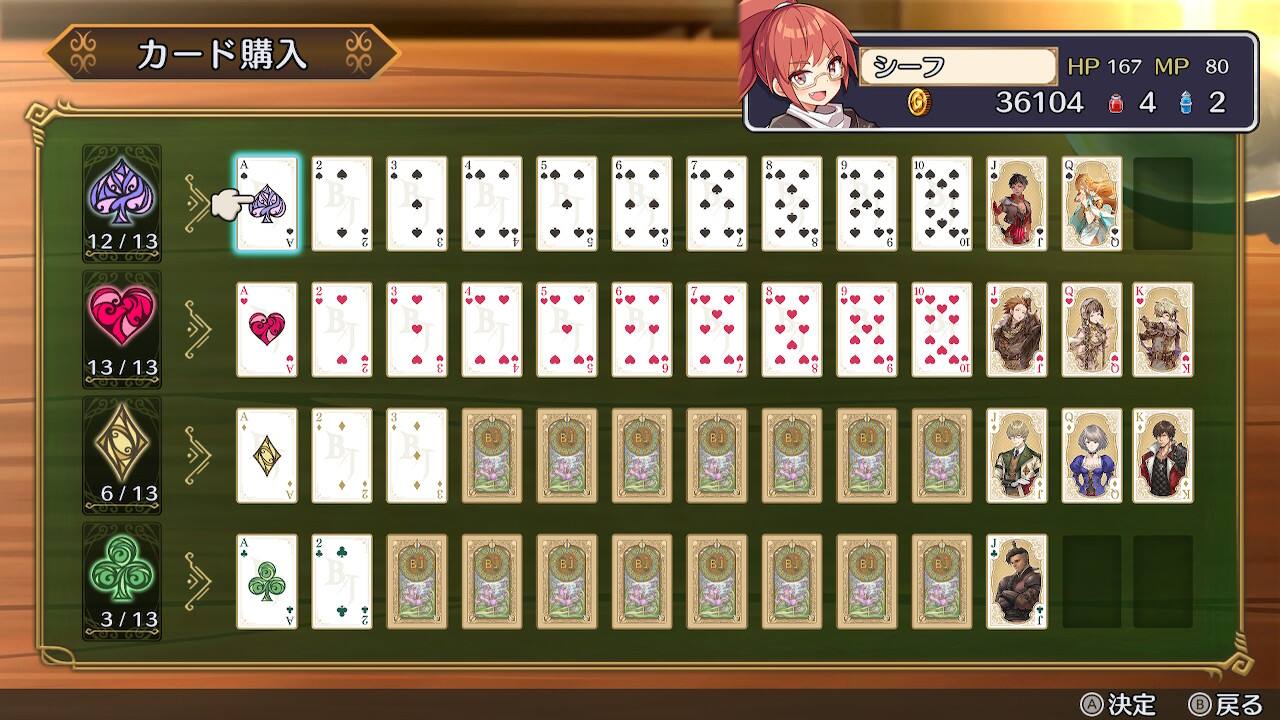Viewport: 1280px width, 720px height.
Task: Choose the 7 of Spades card
Action: coord(717,204)
